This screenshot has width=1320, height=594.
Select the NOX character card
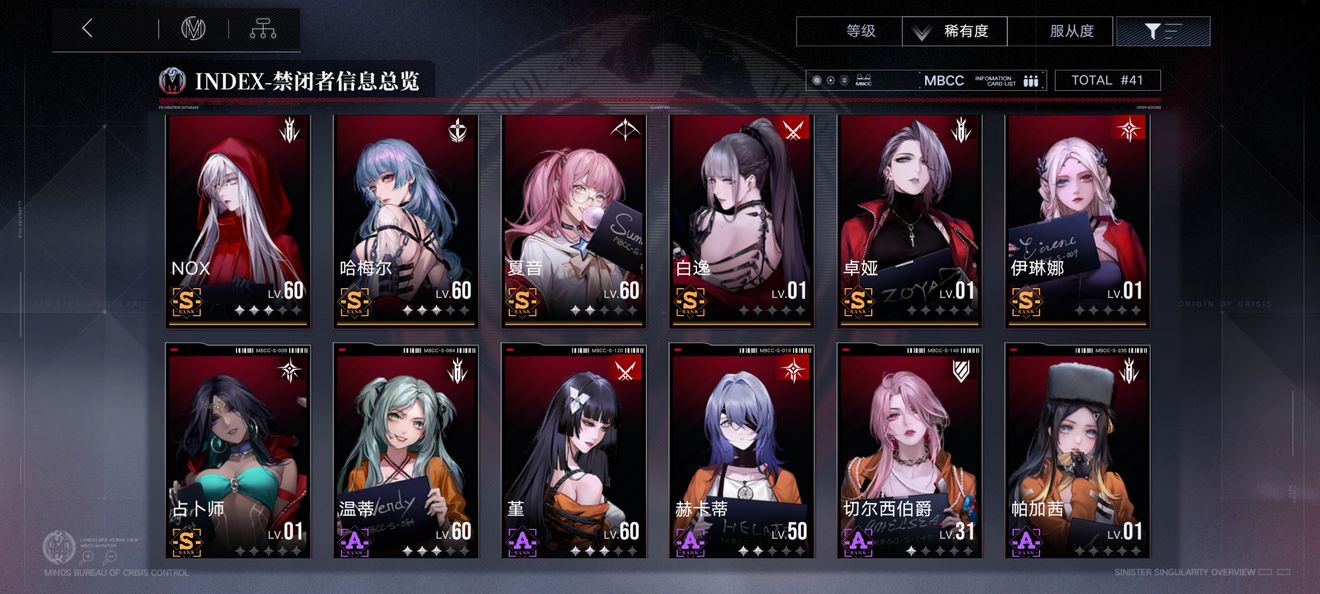[x=238, y=220]
